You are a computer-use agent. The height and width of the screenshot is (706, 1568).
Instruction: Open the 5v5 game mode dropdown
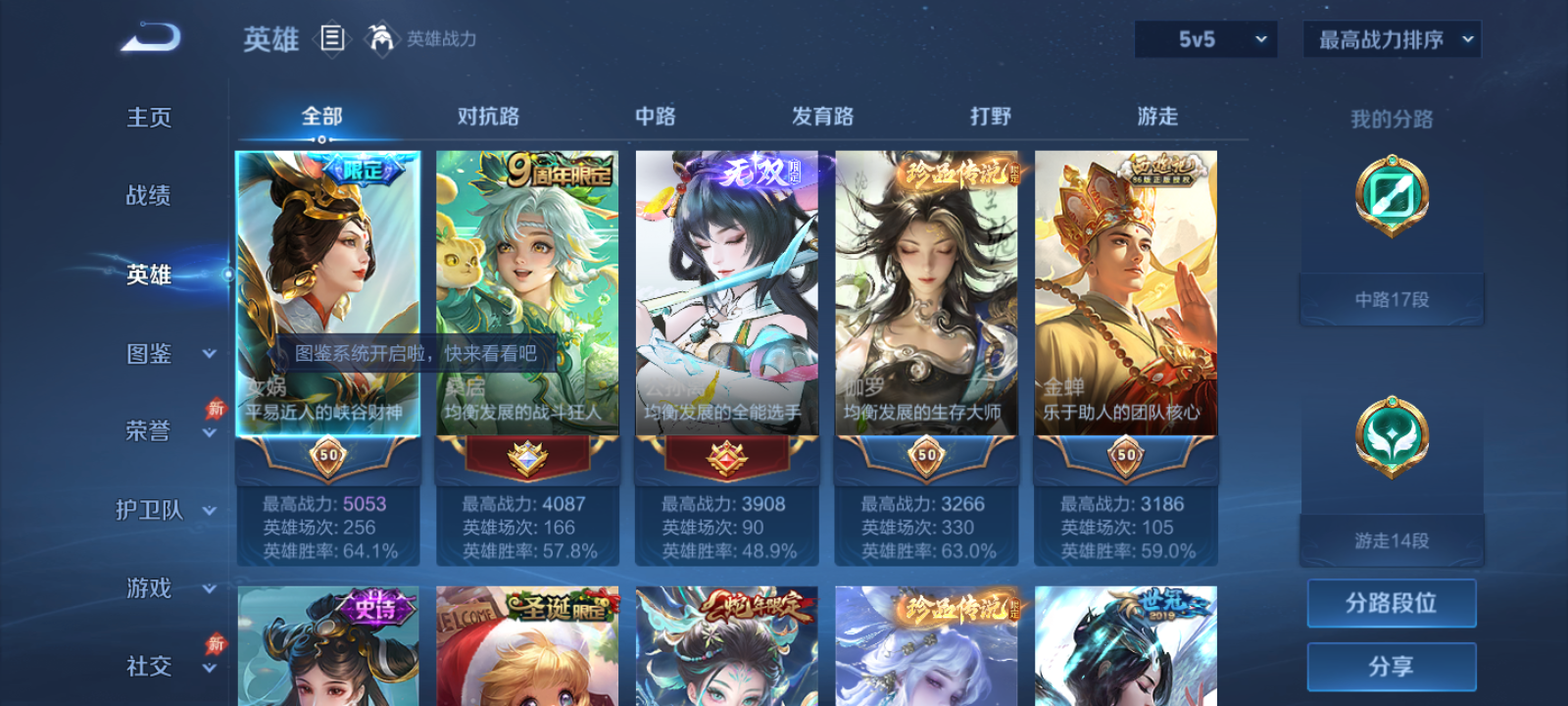(1205, 39)
